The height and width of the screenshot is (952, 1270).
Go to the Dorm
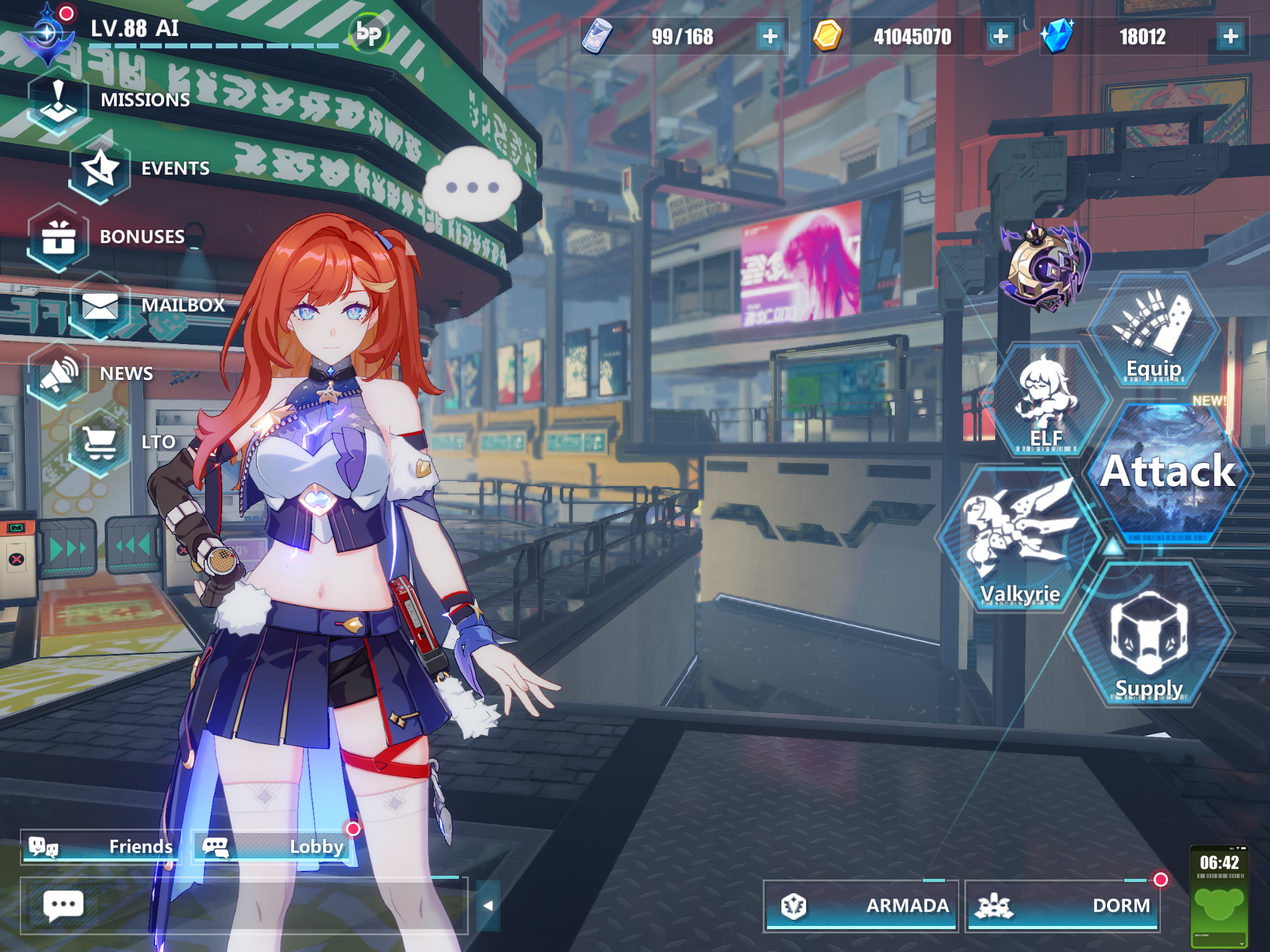click(x=1063, y=906)
